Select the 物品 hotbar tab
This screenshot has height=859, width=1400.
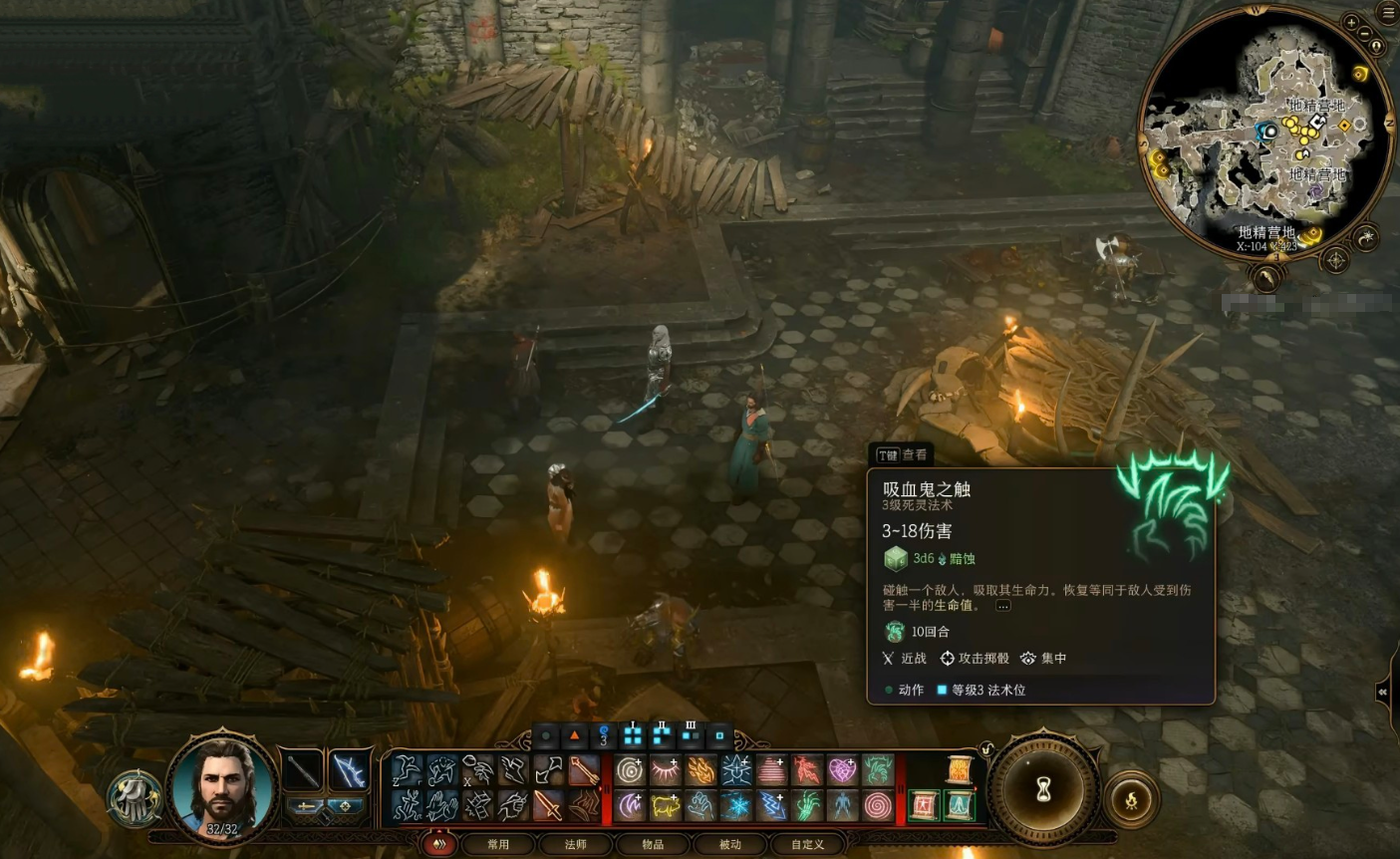[x=653, y=844]
